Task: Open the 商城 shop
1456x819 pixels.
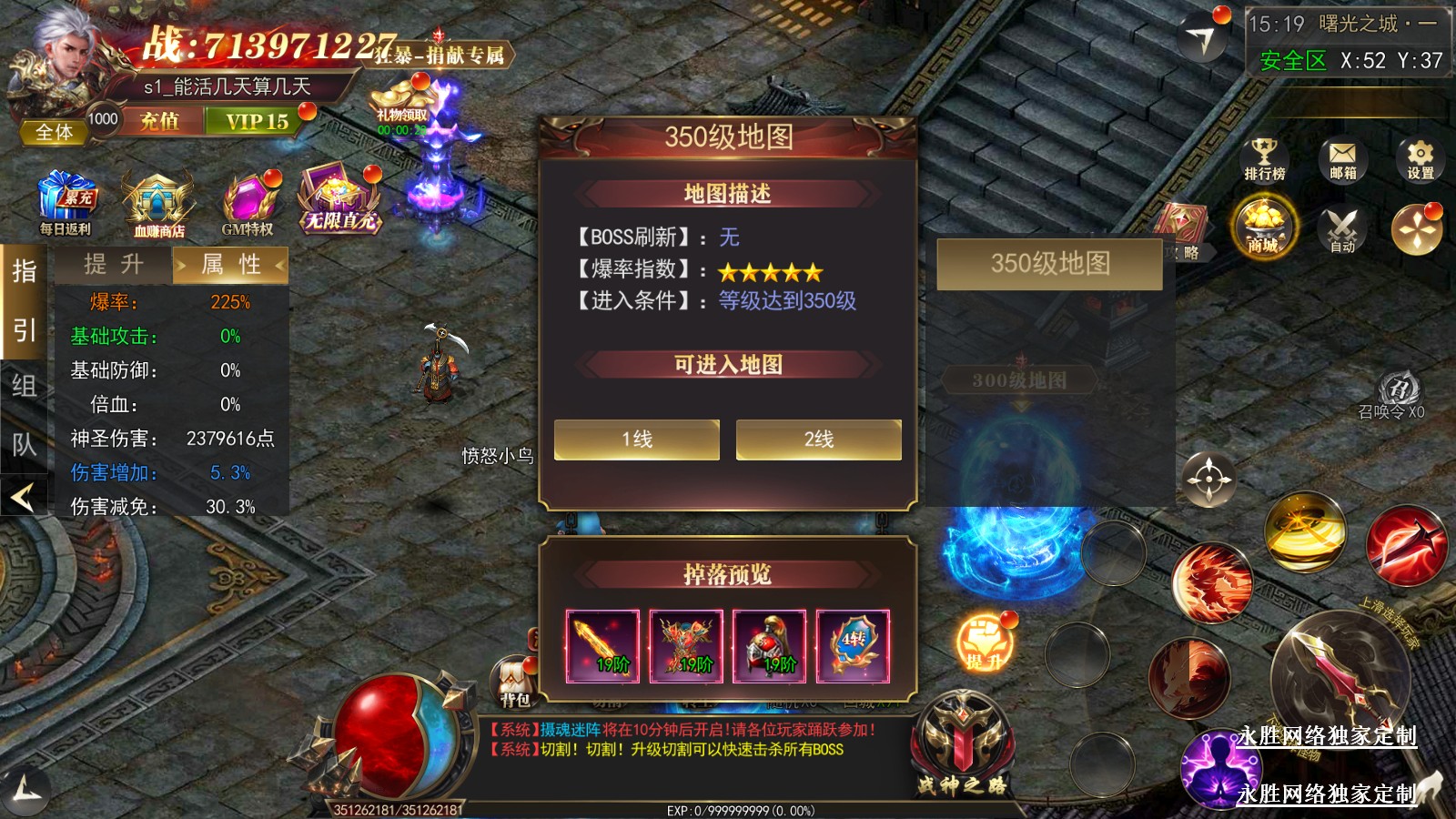Action: [1263, 227]
